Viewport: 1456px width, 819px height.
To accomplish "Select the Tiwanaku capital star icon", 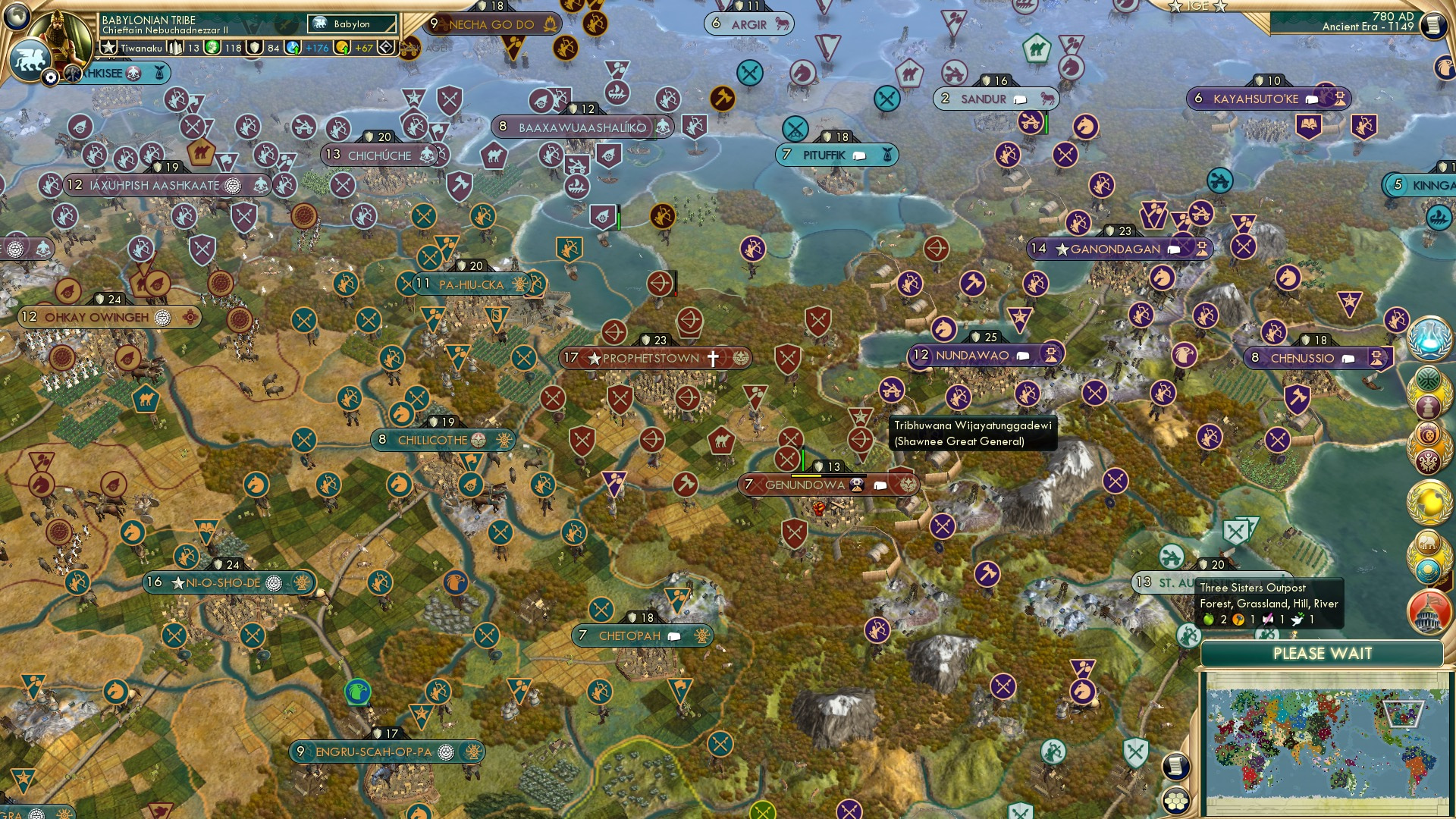I will [x=108, y=48].
